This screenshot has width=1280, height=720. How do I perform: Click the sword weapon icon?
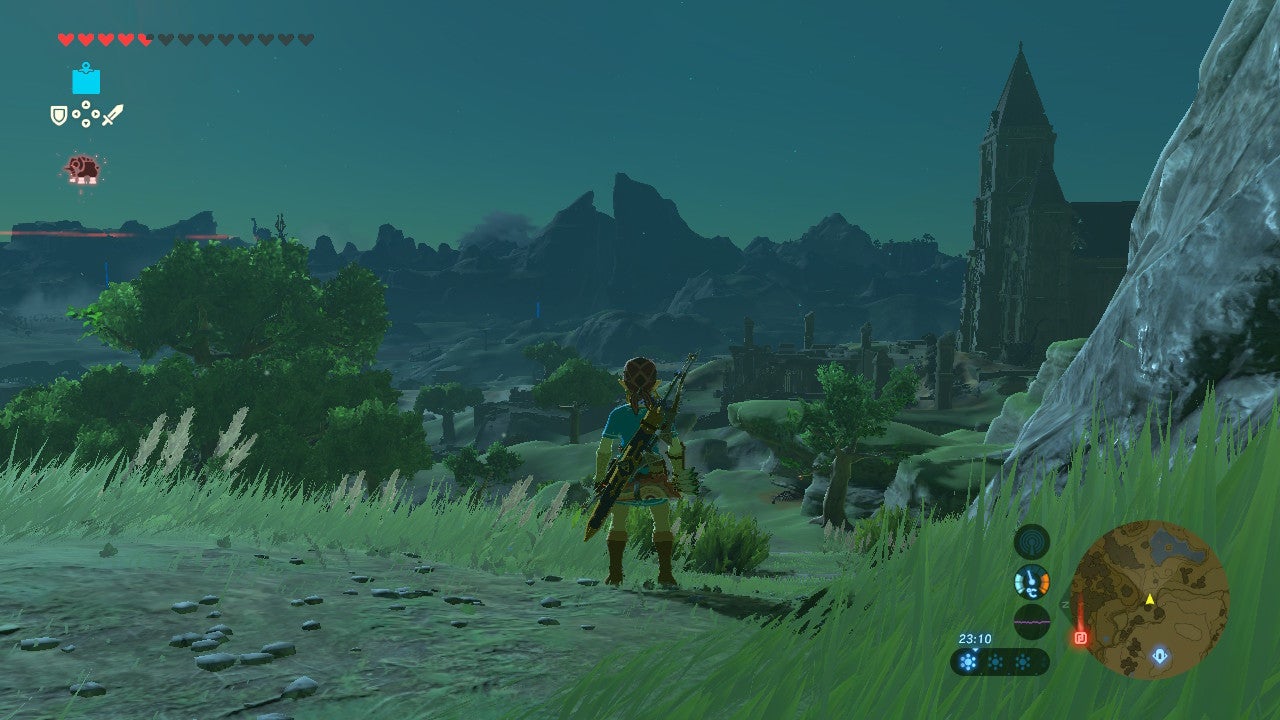coord(112,115)
